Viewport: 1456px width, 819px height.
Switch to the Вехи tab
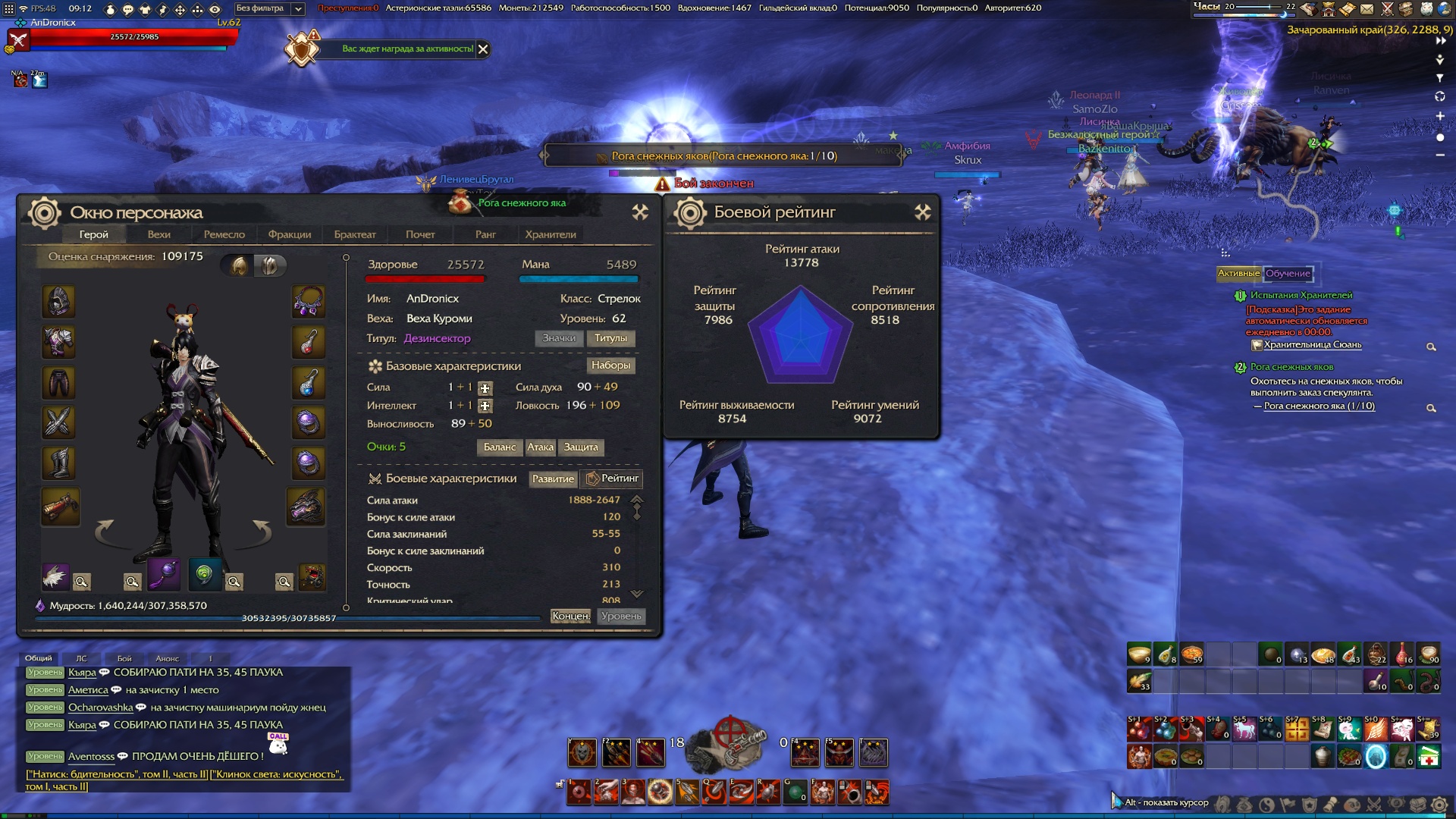158,234
